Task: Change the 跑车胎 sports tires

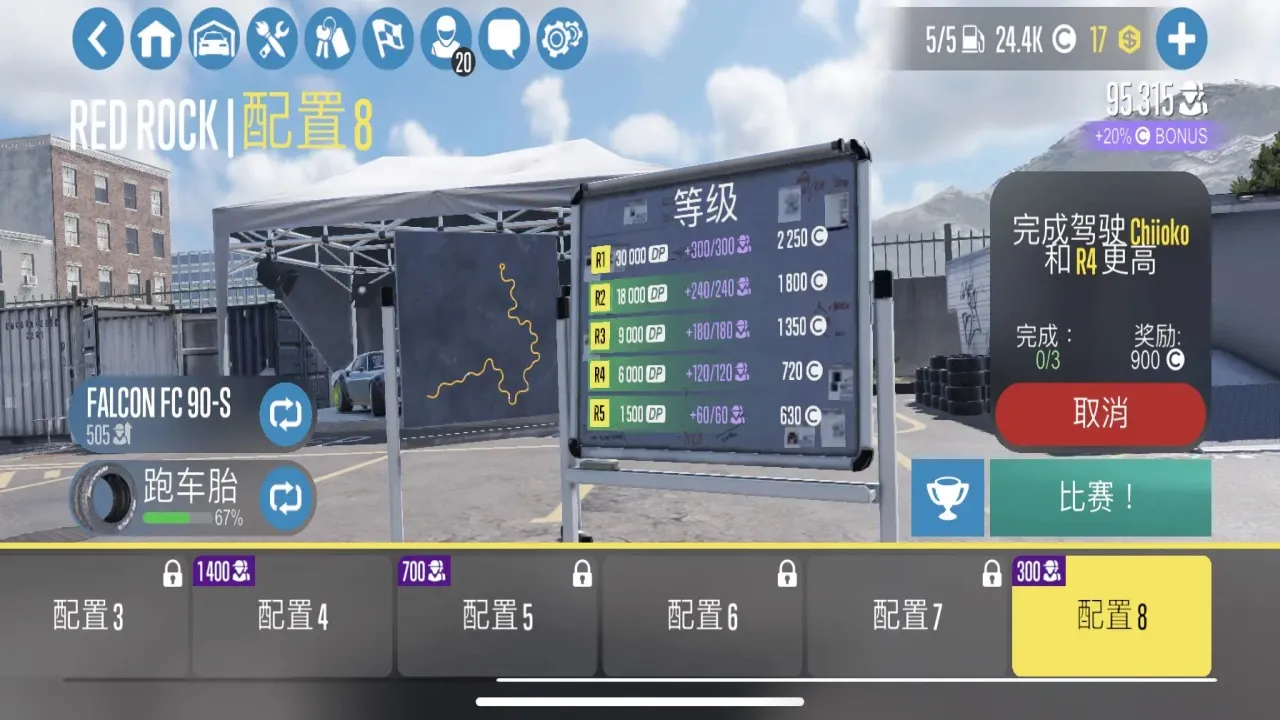Action: [x=285, y=496]
